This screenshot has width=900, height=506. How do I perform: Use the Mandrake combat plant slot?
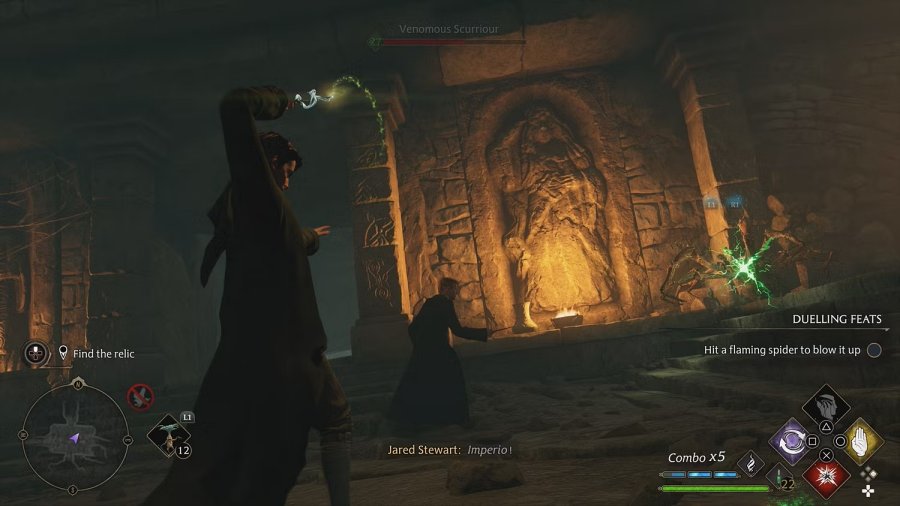pos(165,435)
